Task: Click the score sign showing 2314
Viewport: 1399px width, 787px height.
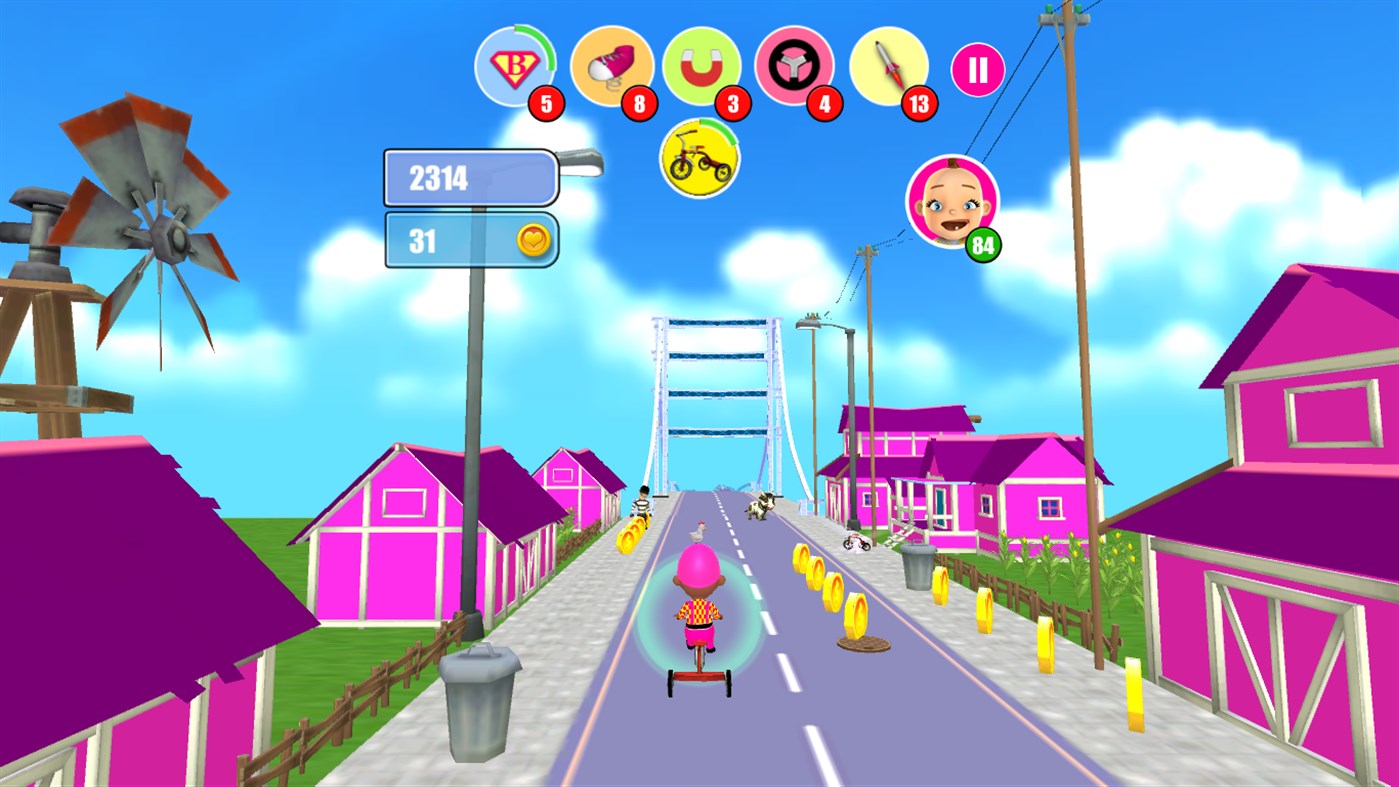Action: [x=468, y=178]
